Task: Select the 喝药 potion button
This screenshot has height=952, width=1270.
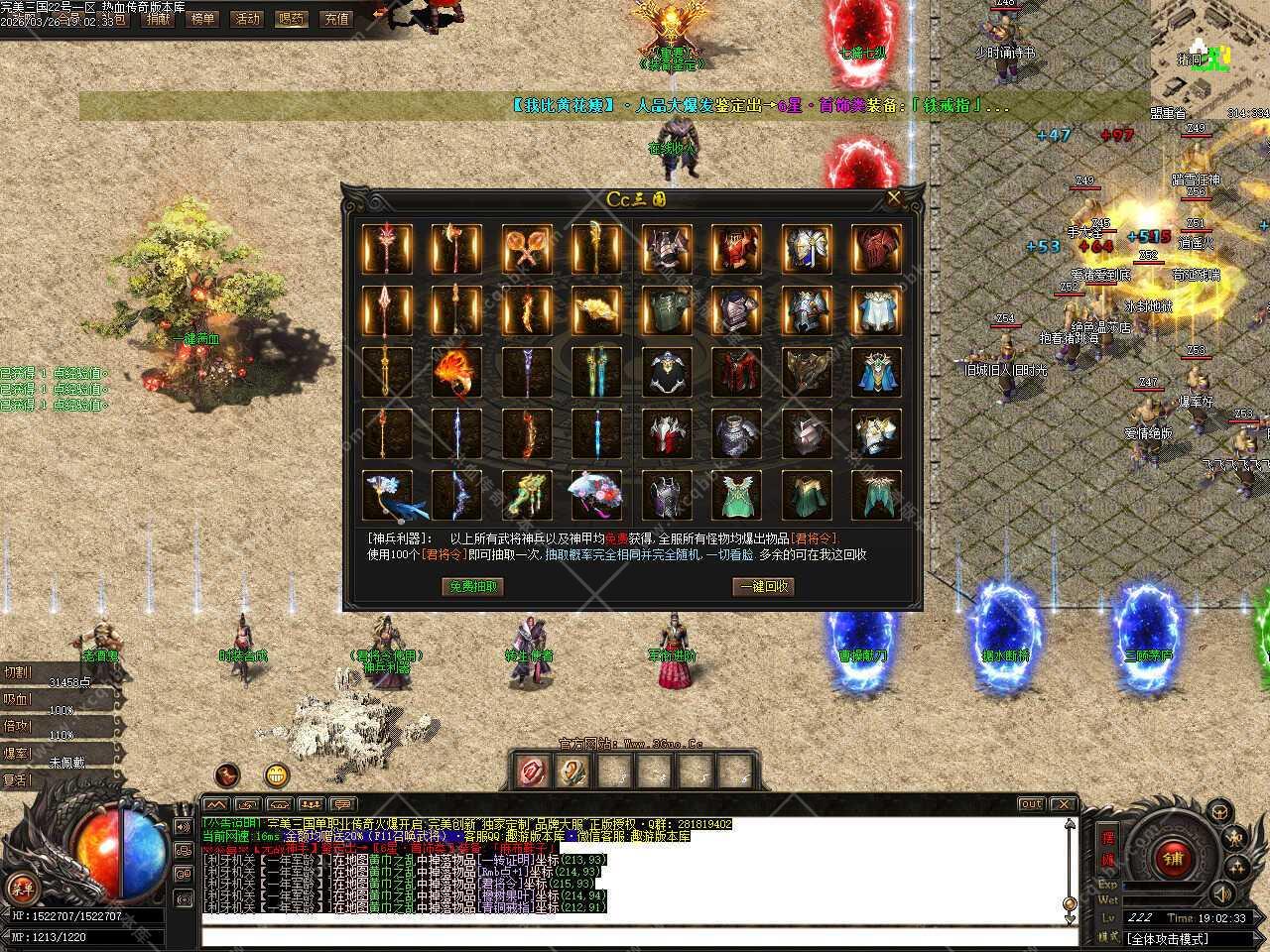Action: (292, 18)
